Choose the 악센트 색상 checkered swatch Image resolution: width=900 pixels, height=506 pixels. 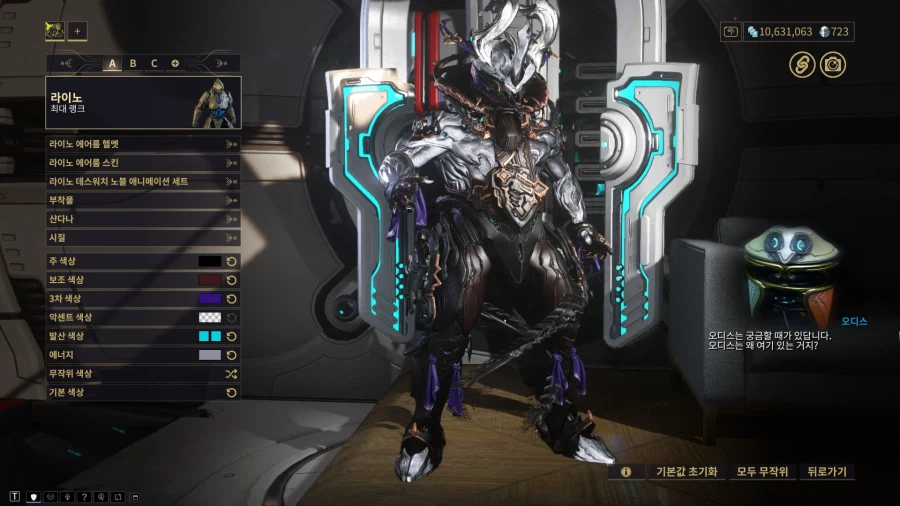point(209,317)
